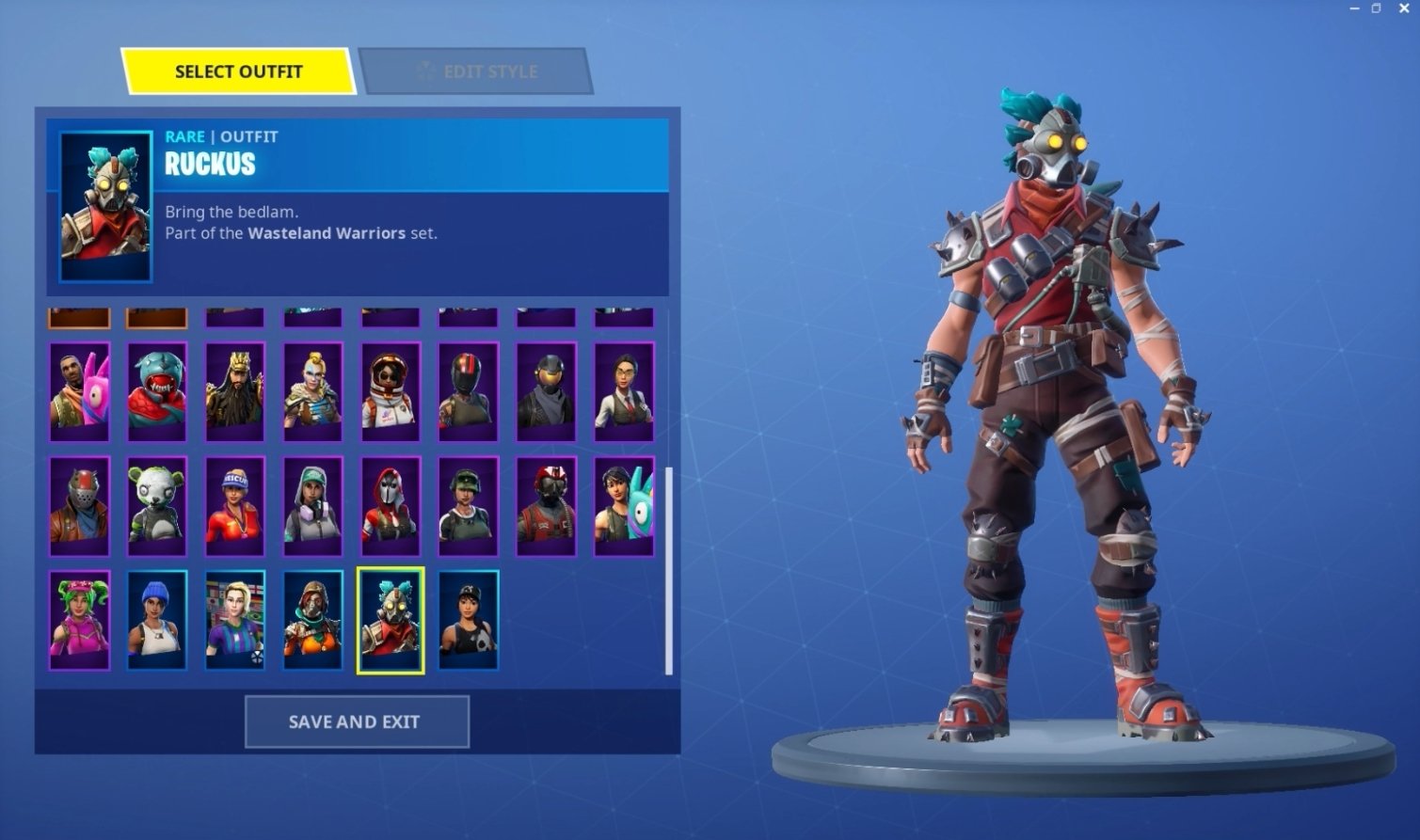Viewport: 1420px width, 840px height.
Task: Select the red lifeguard outfit
Action: pos(235,506)
